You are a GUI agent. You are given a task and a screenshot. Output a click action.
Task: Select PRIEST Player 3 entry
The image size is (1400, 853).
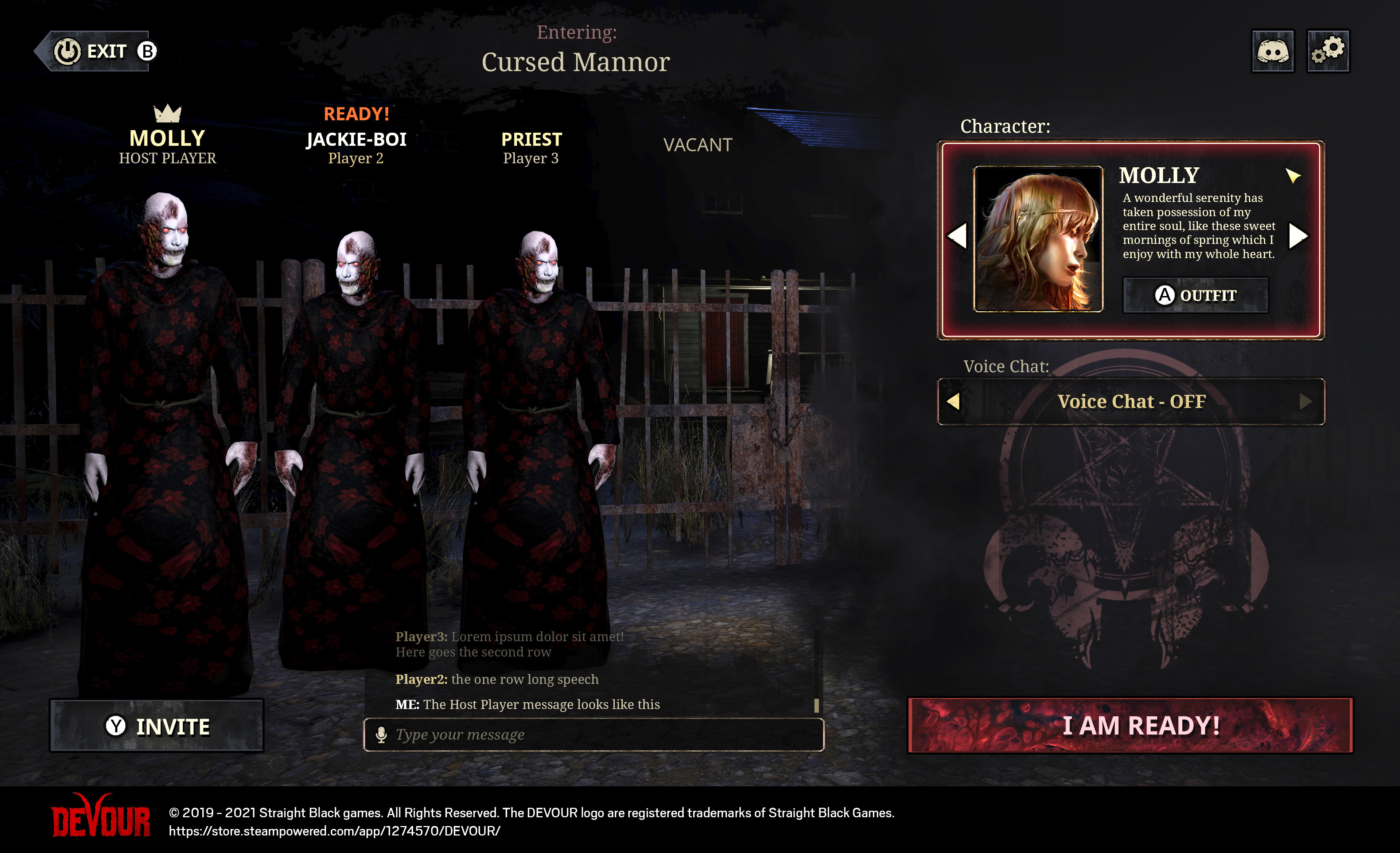pyautogui.click(x=531, y=147)
